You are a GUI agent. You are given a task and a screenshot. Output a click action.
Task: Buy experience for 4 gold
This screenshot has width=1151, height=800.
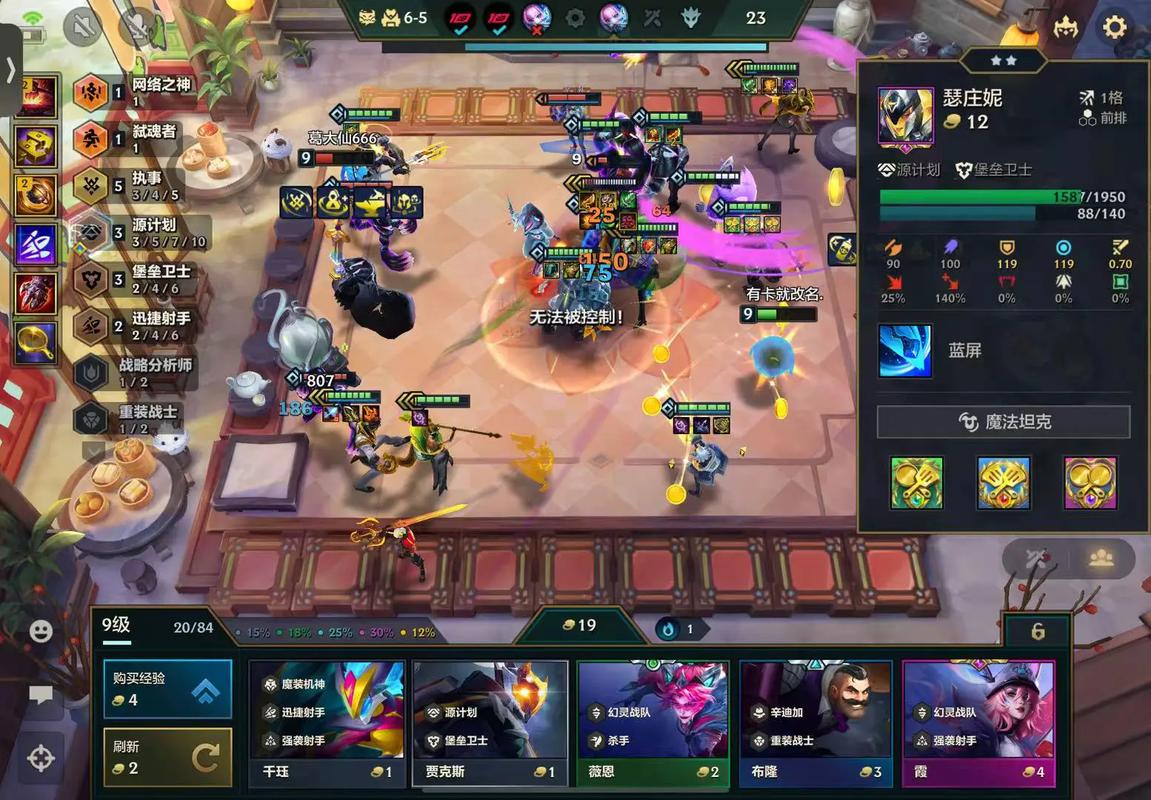tap(167, 688)
